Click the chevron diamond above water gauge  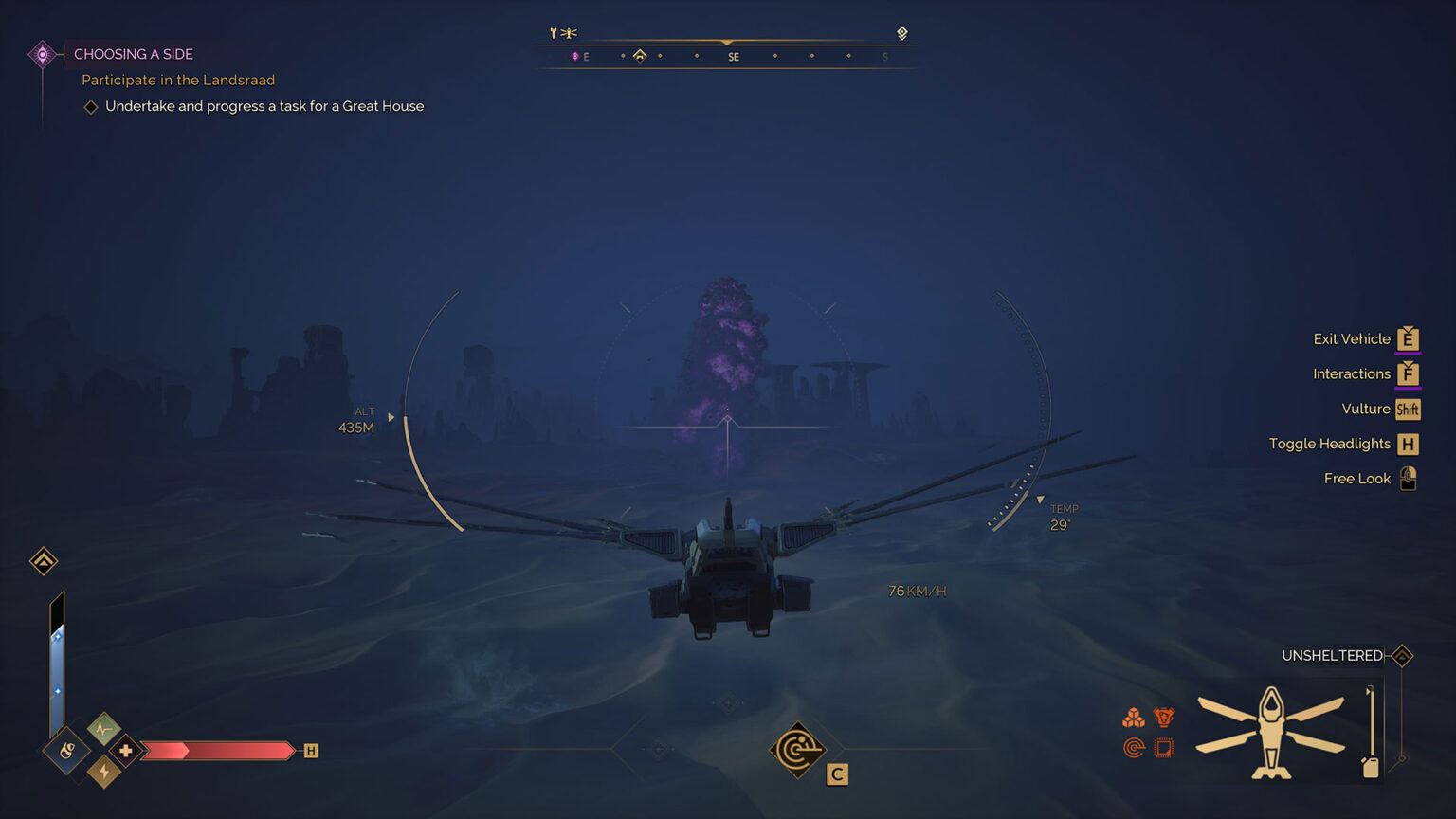point(44,561)
